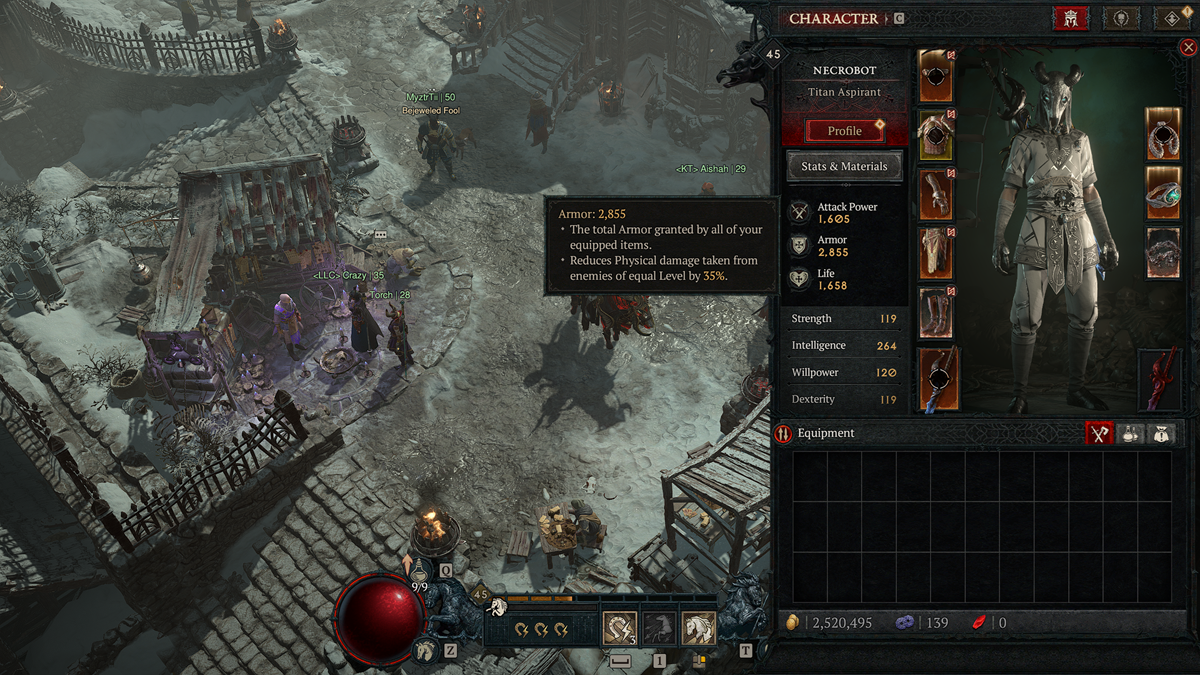
Task: Switch to the crossed-weapons equipment inventory tab
Action: click(x=1100, y=433)
